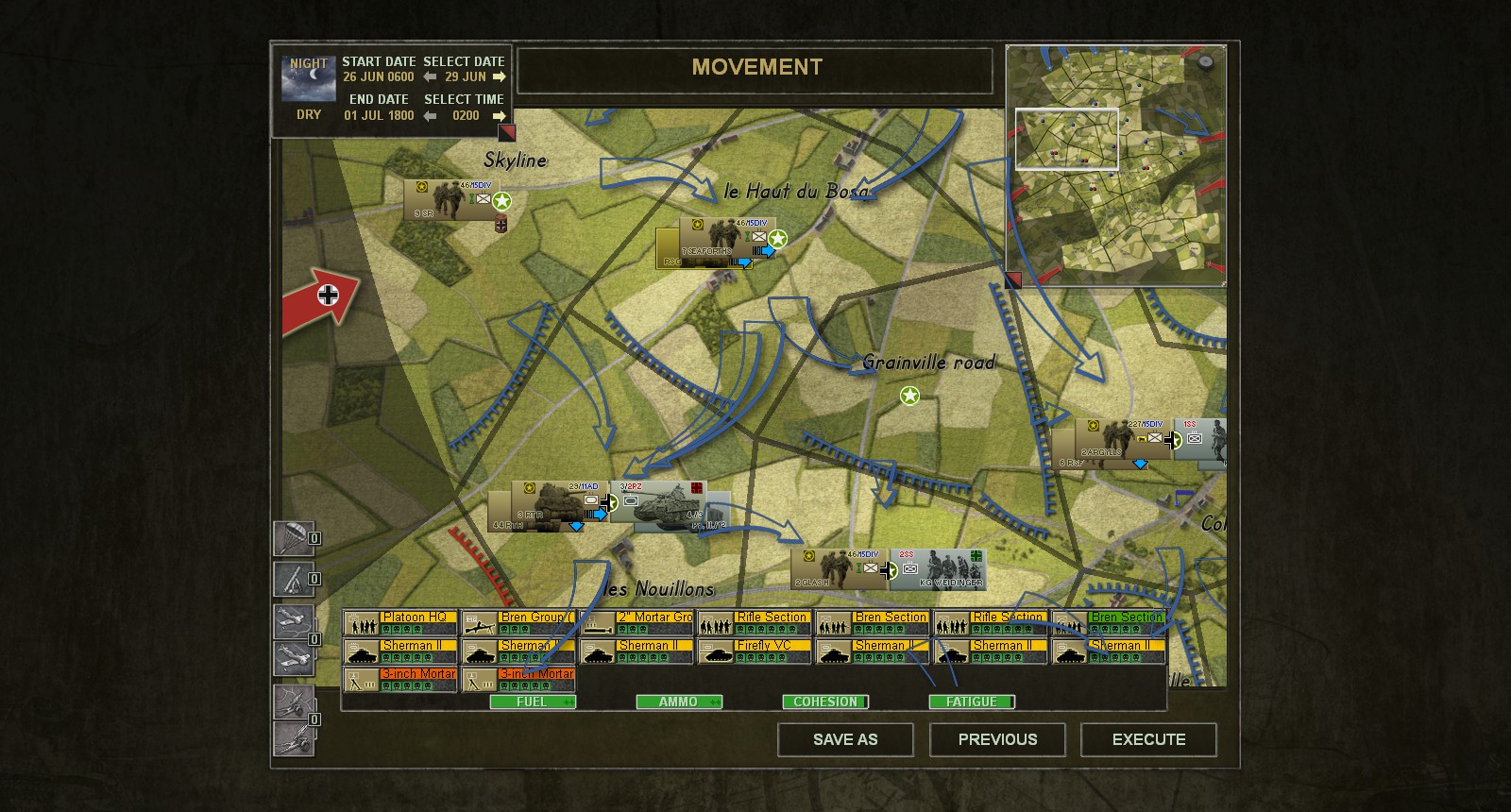The width and height of the screenshot is (1511, 812).
Task: Pick the Platoon HQ unit slot
Action: click(399, 623)
